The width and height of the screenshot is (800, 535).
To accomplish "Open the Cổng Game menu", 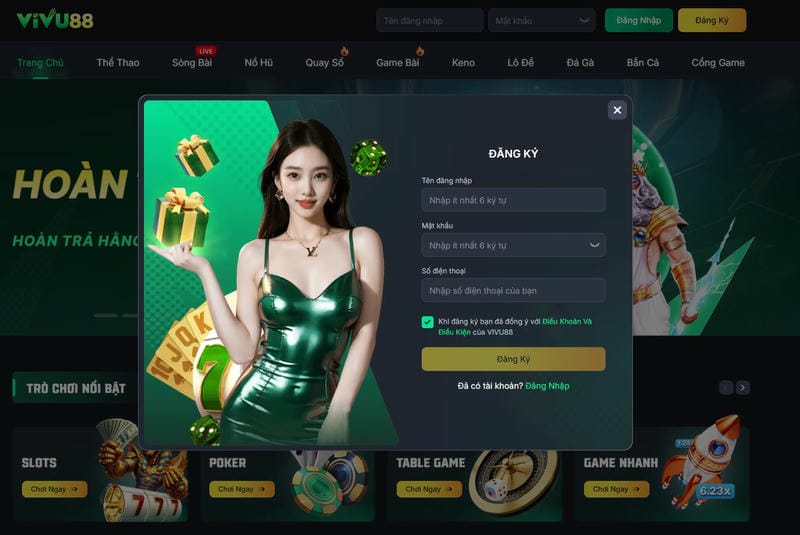I will pos(718,63).
